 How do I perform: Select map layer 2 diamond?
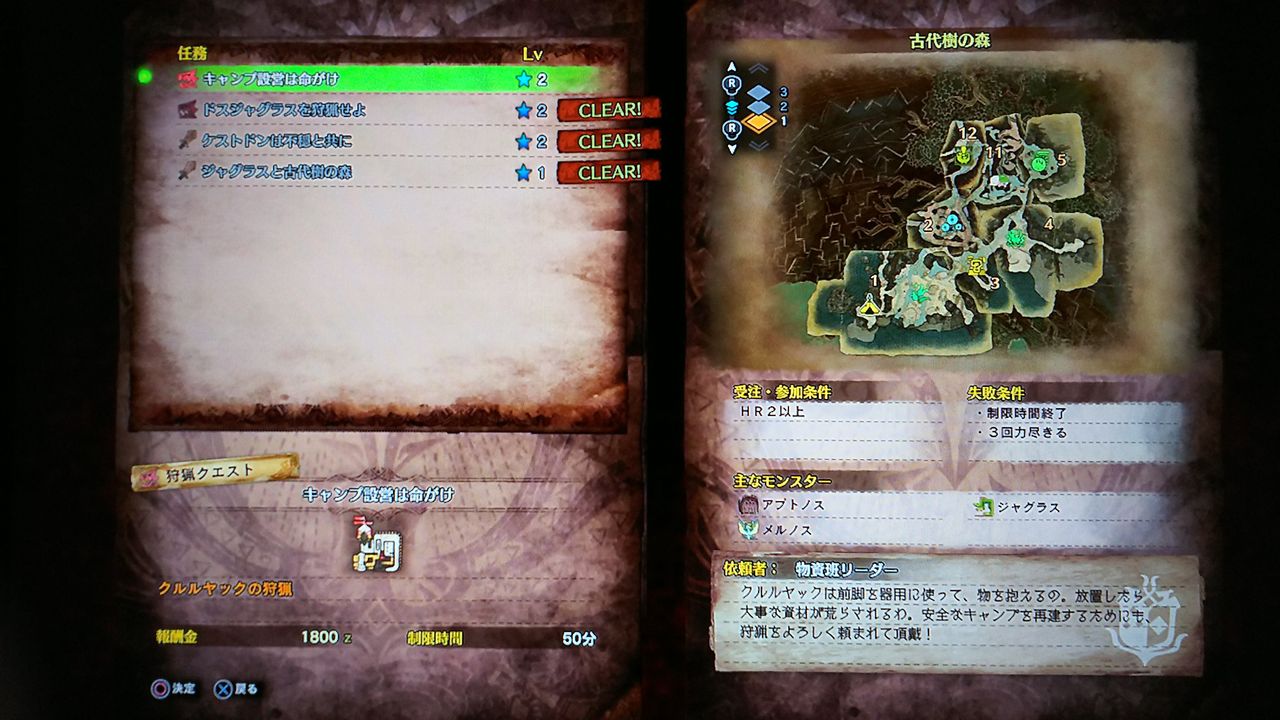(757, 109)
